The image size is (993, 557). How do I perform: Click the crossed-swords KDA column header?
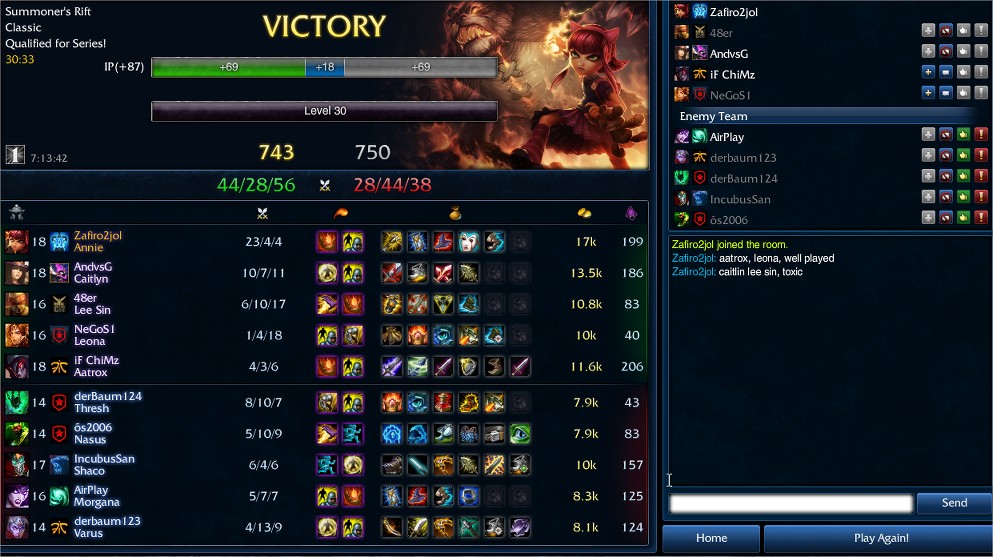coord(263,212)
